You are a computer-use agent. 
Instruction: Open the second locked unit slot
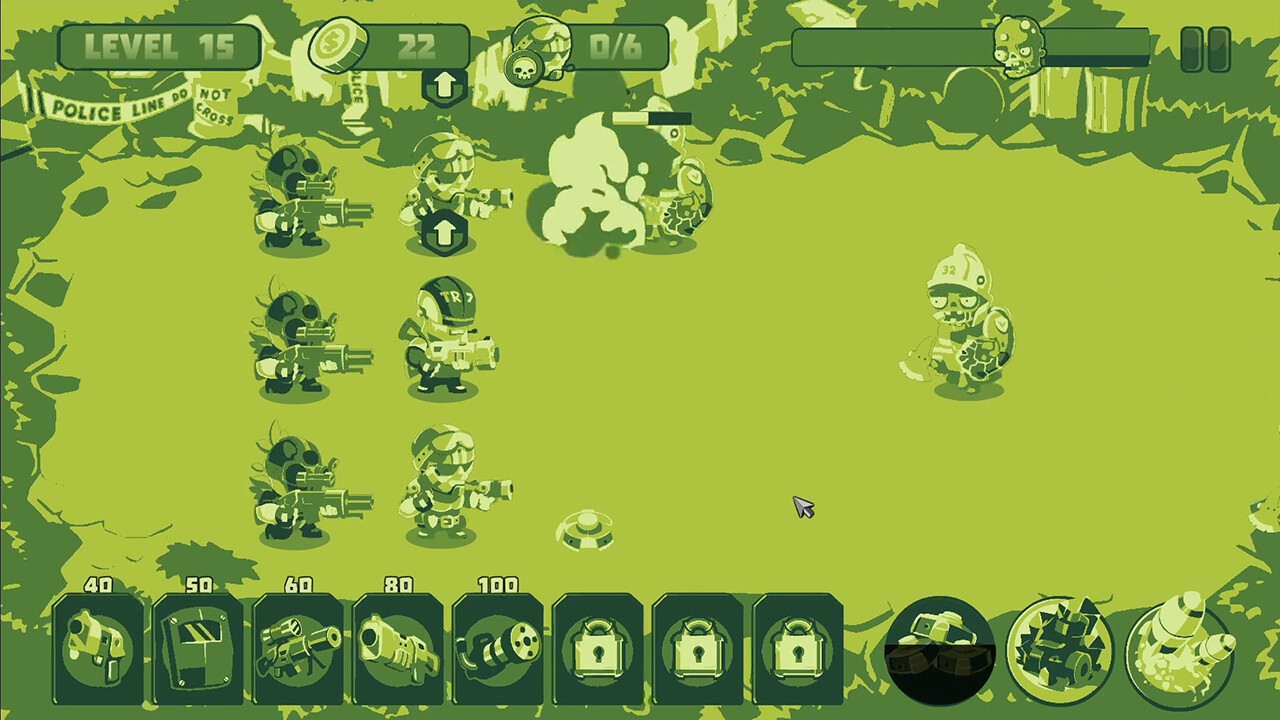697,645
